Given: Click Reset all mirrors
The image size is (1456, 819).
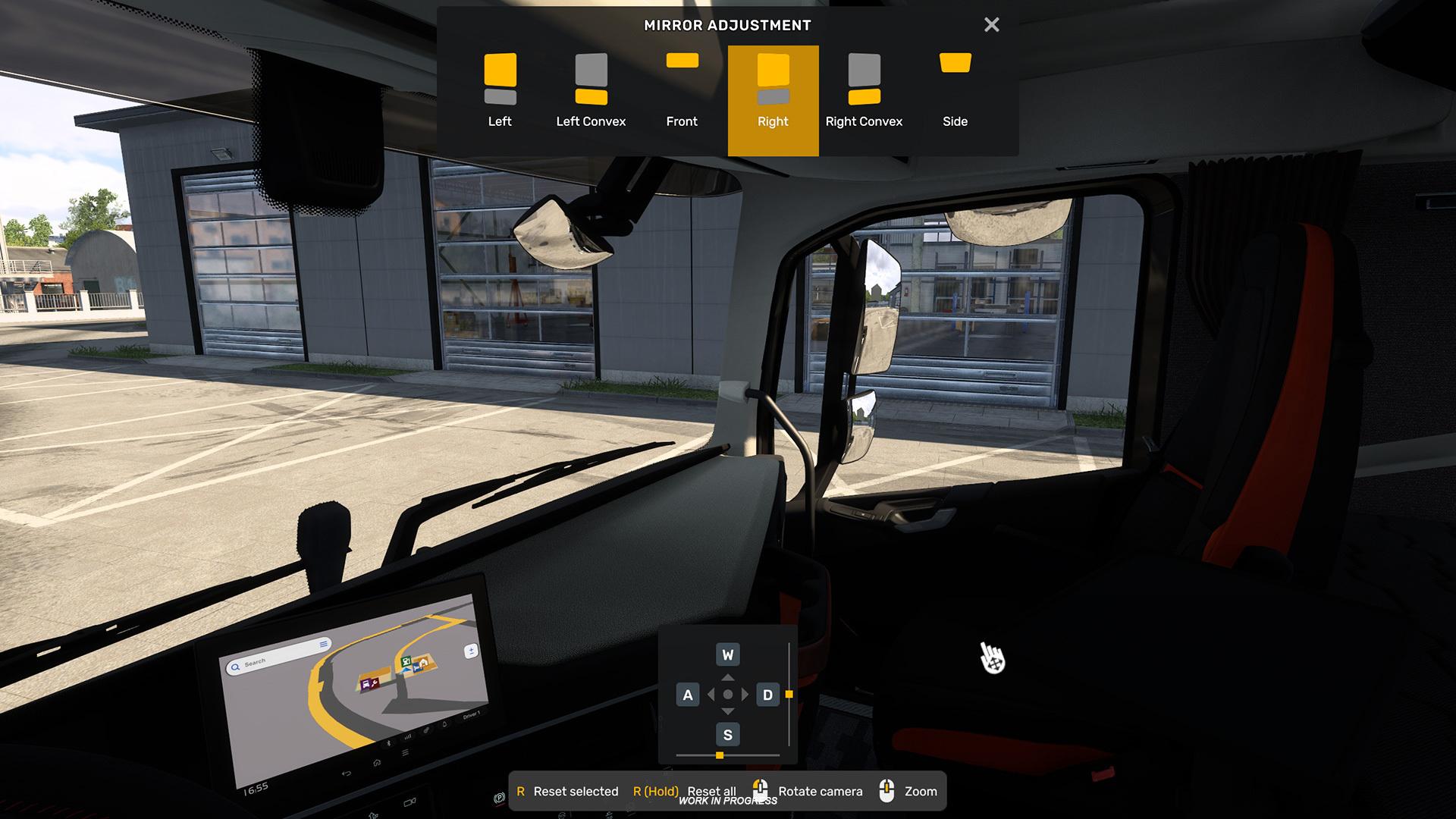Looking at the screenshot, I should (685, 791).
